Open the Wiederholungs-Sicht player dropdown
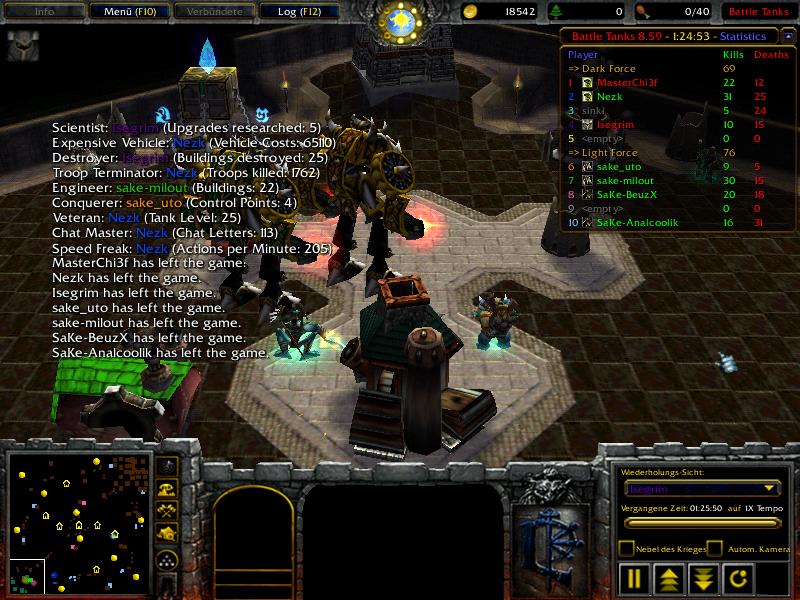Viewport: 800px width, 600px height. coord(701,489)
